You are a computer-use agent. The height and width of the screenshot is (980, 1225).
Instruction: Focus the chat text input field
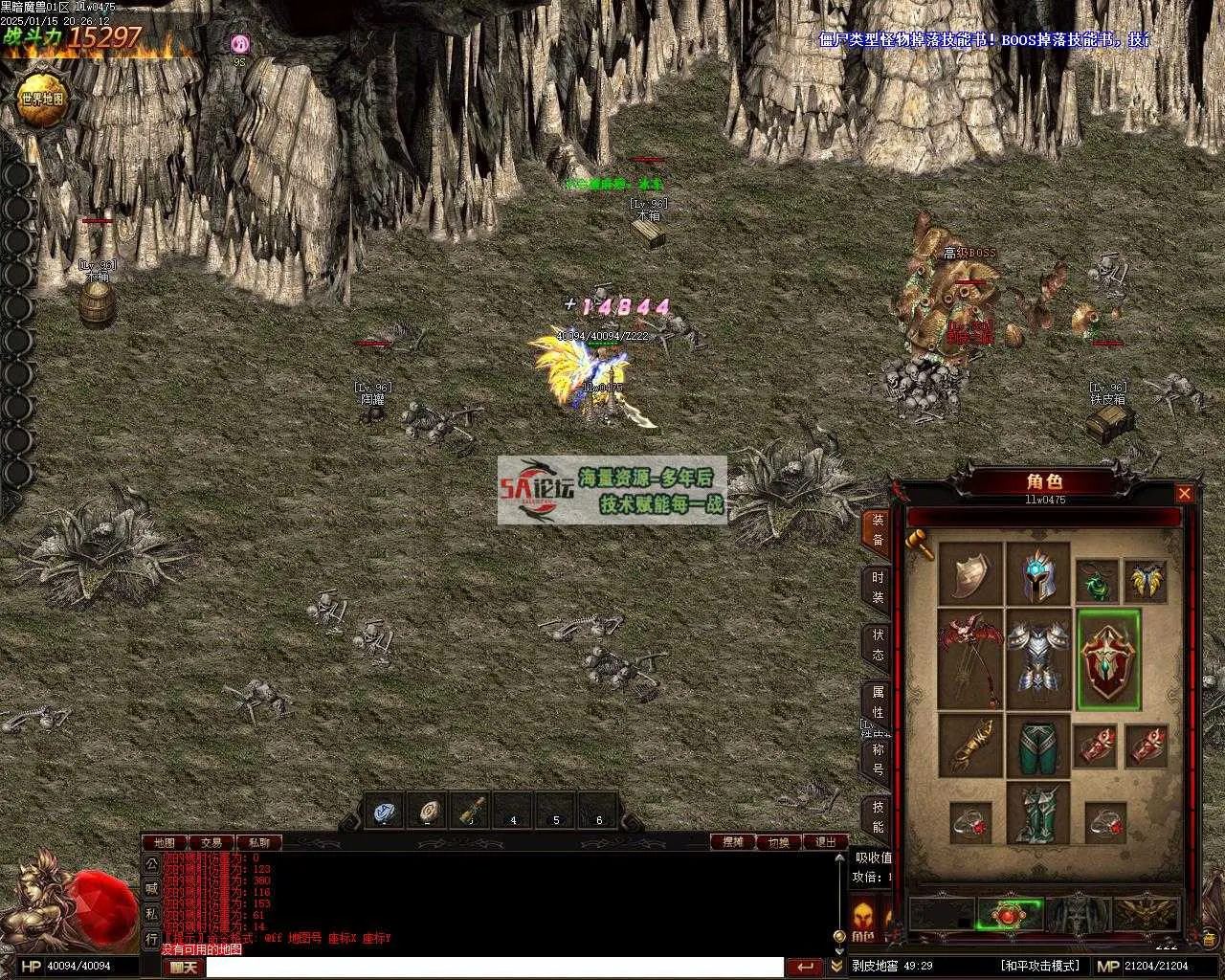point(494,968)
